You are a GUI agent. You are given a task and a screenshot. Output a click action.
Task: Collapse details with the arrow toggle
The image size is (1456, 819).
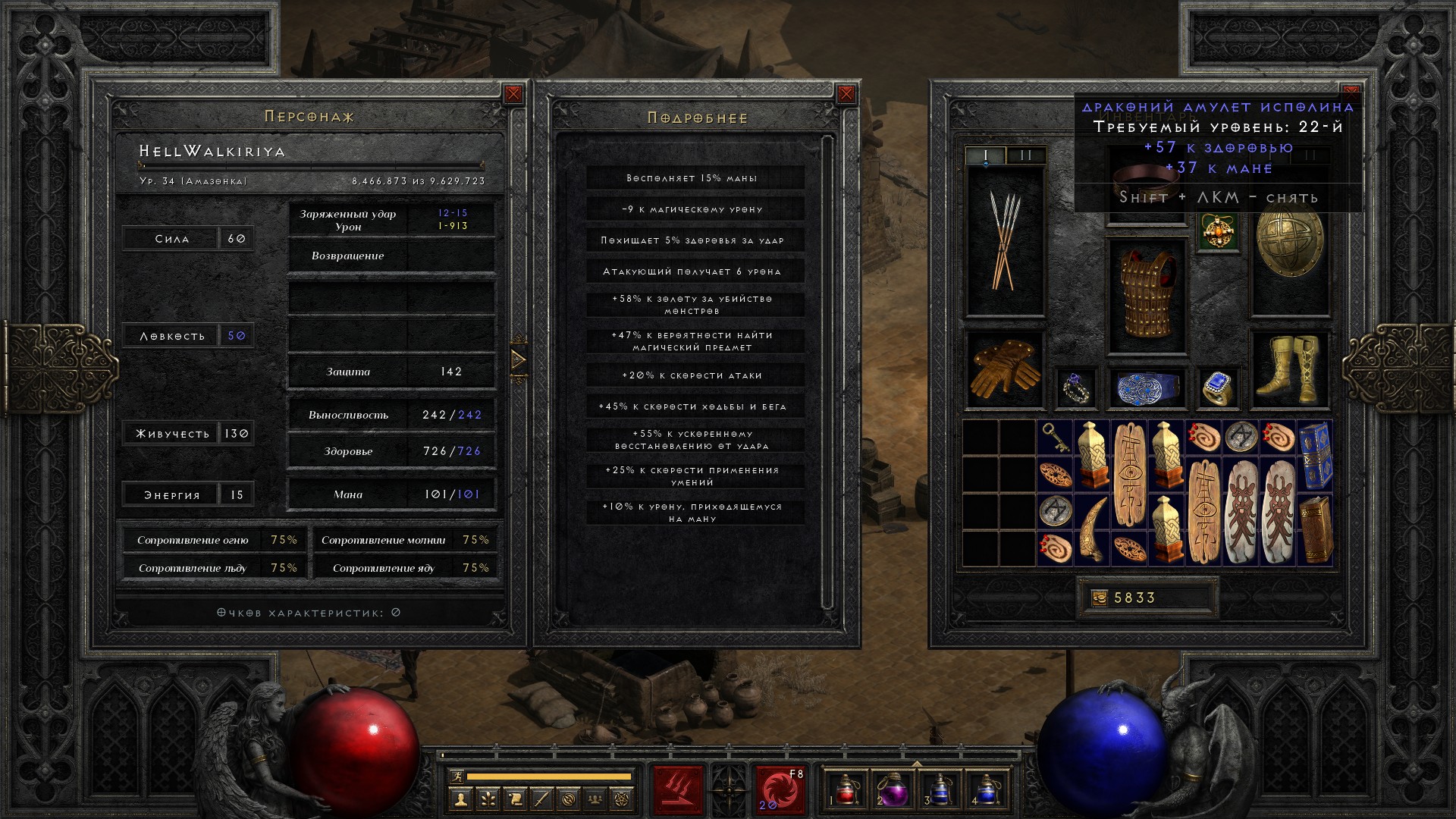519,359
